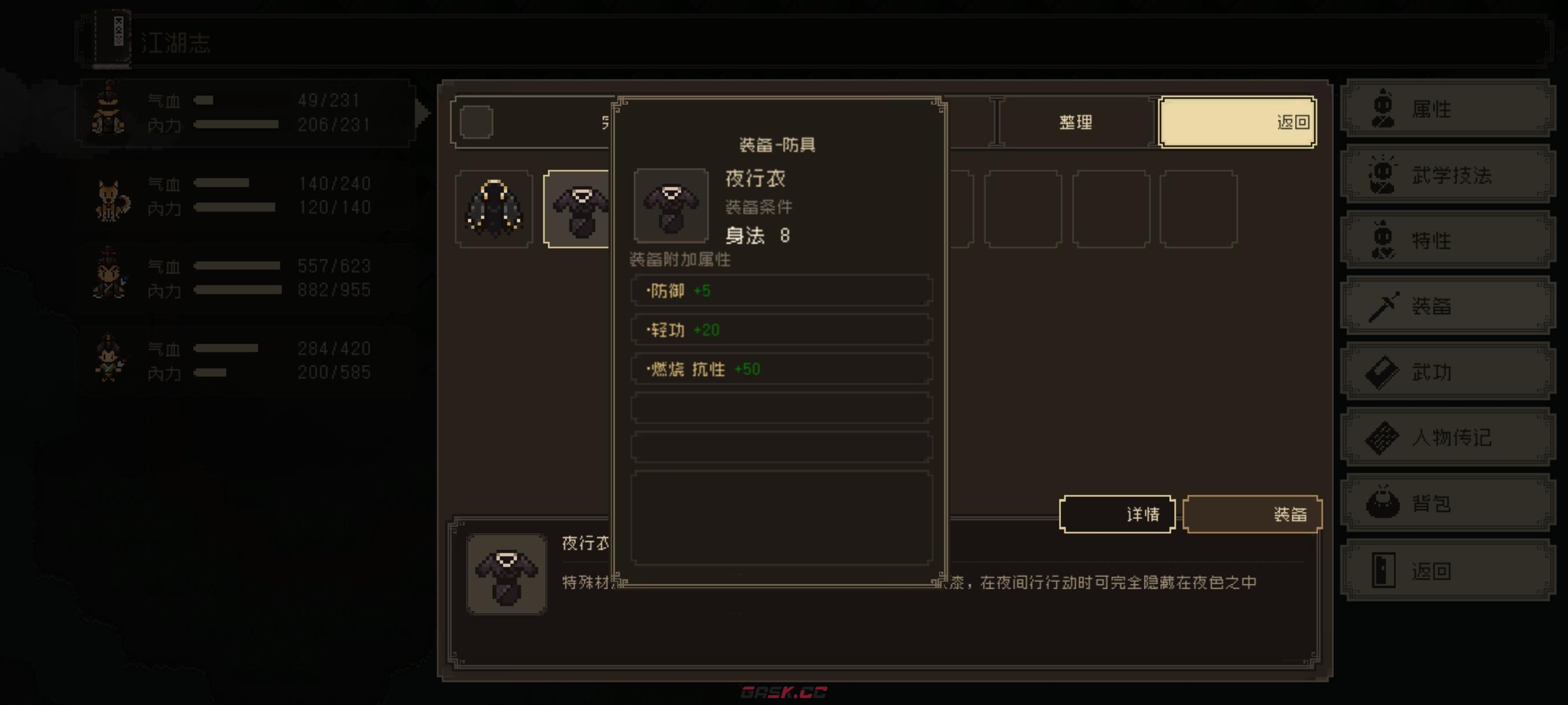Click the 整理 sort button
Screen dimensions: 1568x705
(x=1077, y=122)
